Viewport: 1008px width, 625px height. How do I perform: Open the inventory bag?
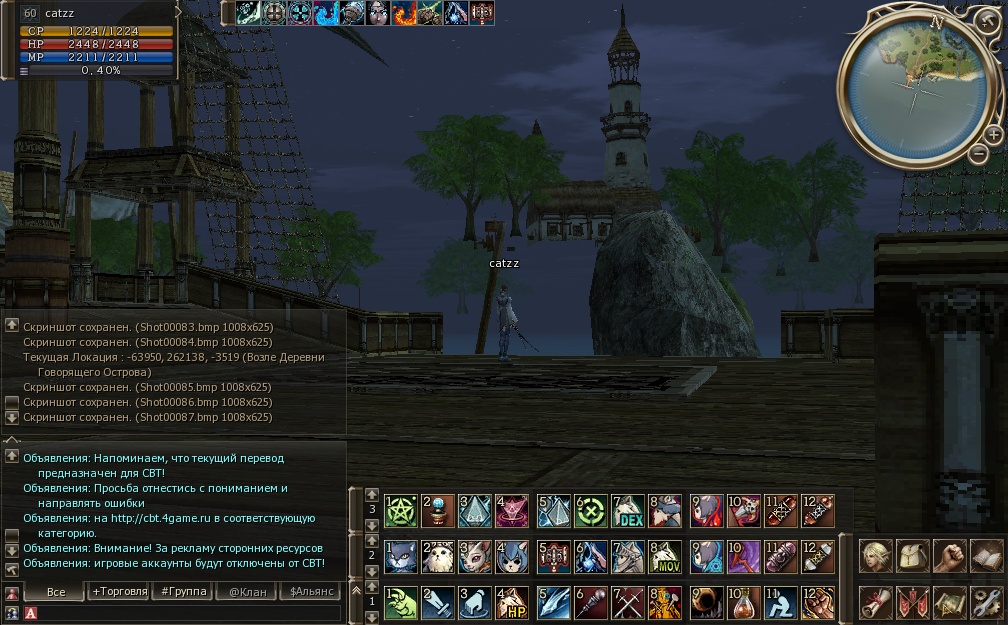[x=913, y=557]
